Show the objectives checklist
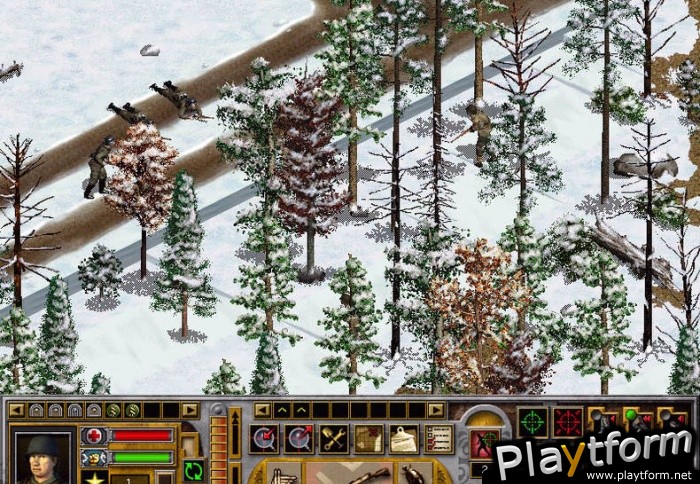Image resolution: width=700 pixels, height=484 pixels. 438,438
